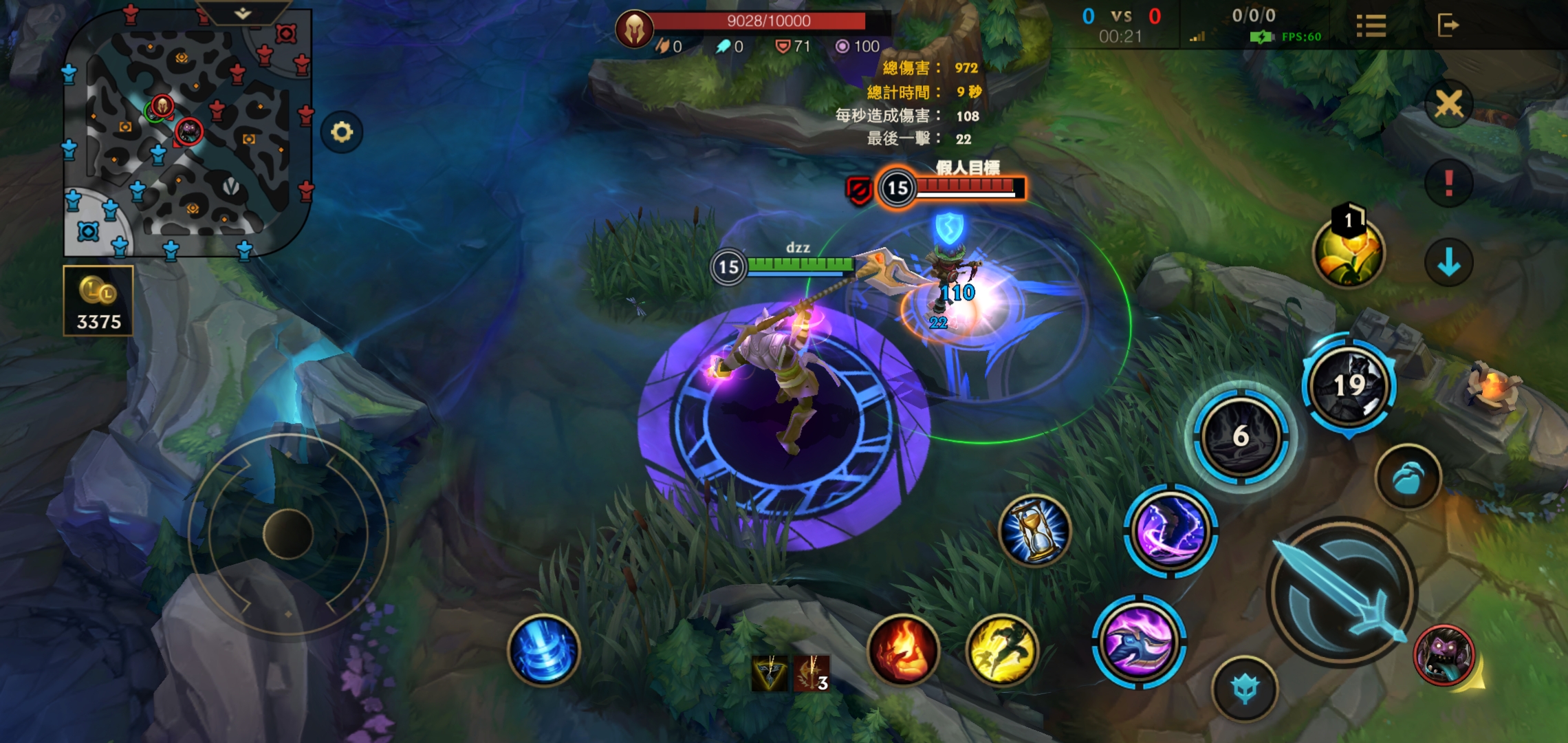Cast the purple dragon head ability
The image size is (1568, 743).
click(1139, 641)
